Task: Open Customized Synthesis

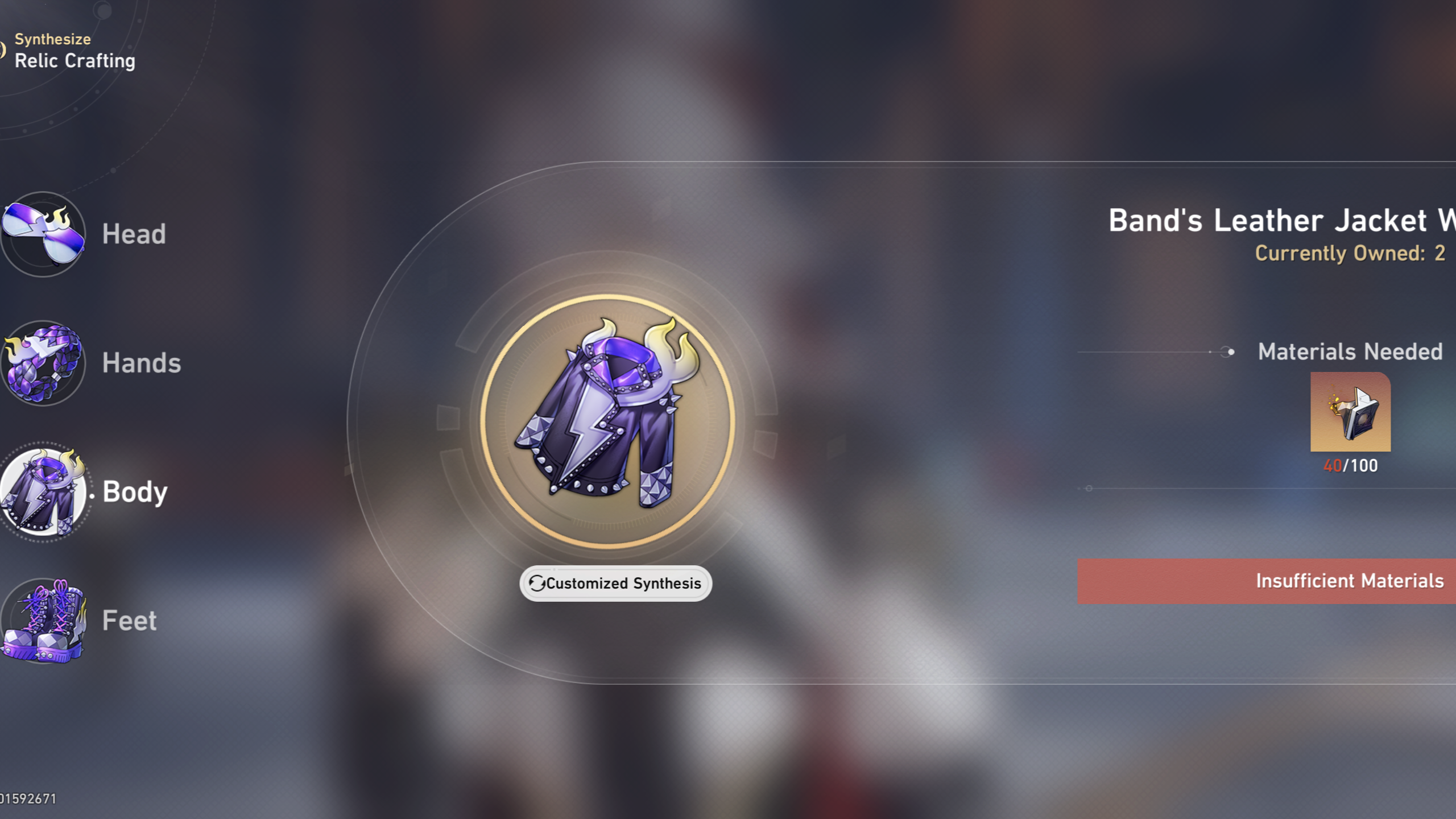Action: click(615, 583)
